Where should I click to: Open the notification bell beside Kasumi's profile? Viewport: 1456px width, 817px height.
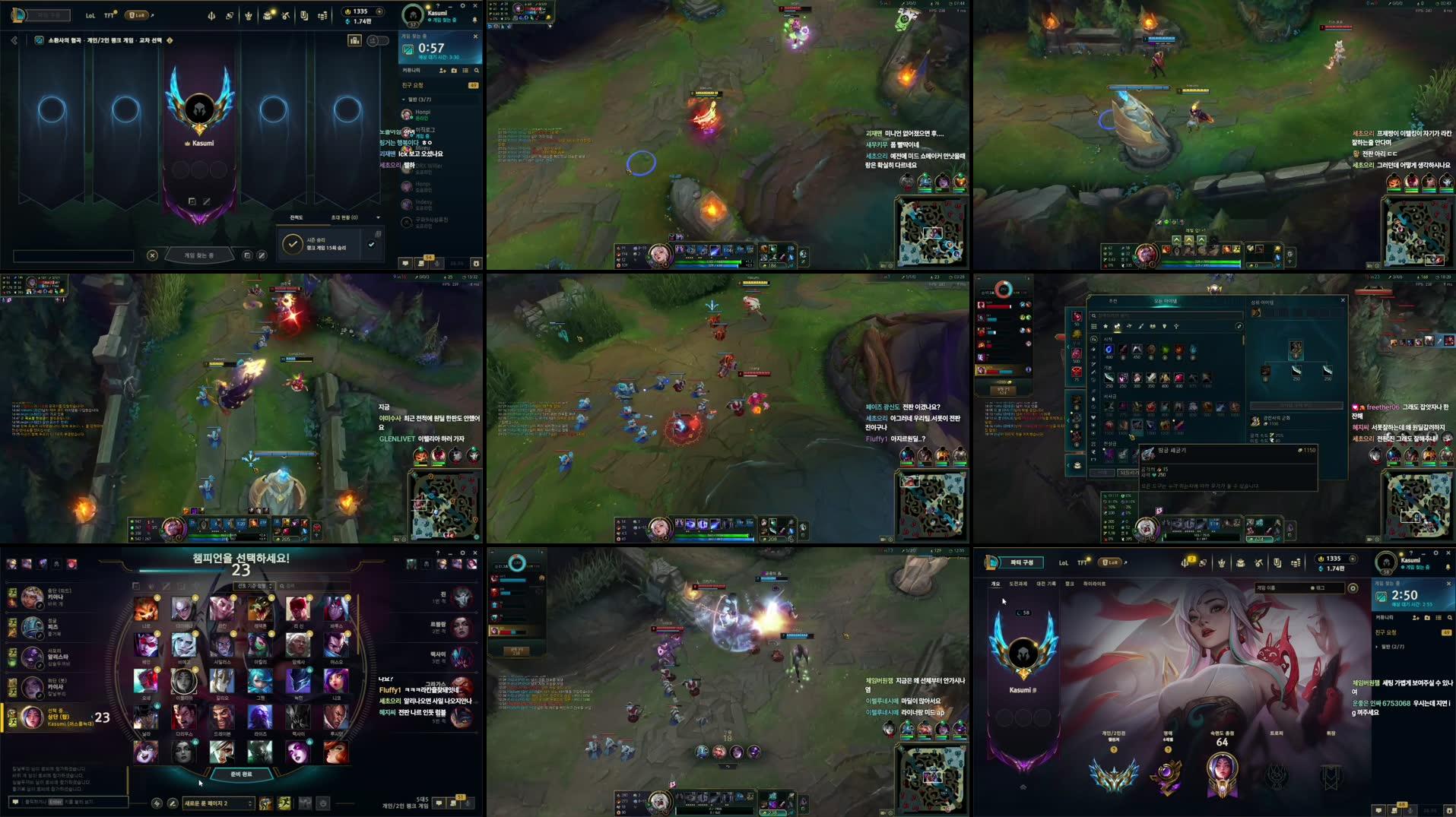pyautogui.click(x=475, y=20)
